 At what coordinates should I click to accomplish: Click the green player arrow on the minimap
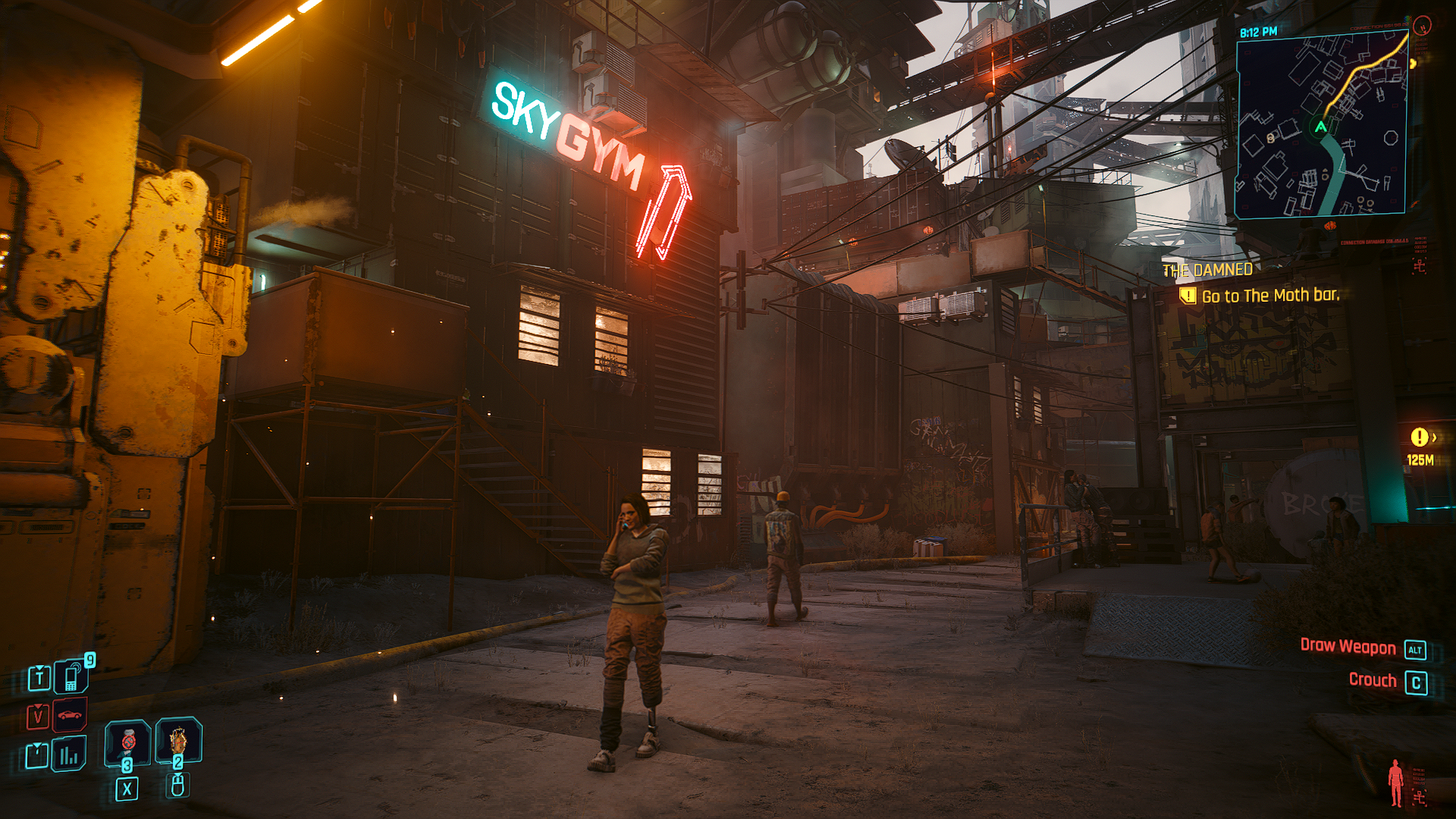[1321, 127]
